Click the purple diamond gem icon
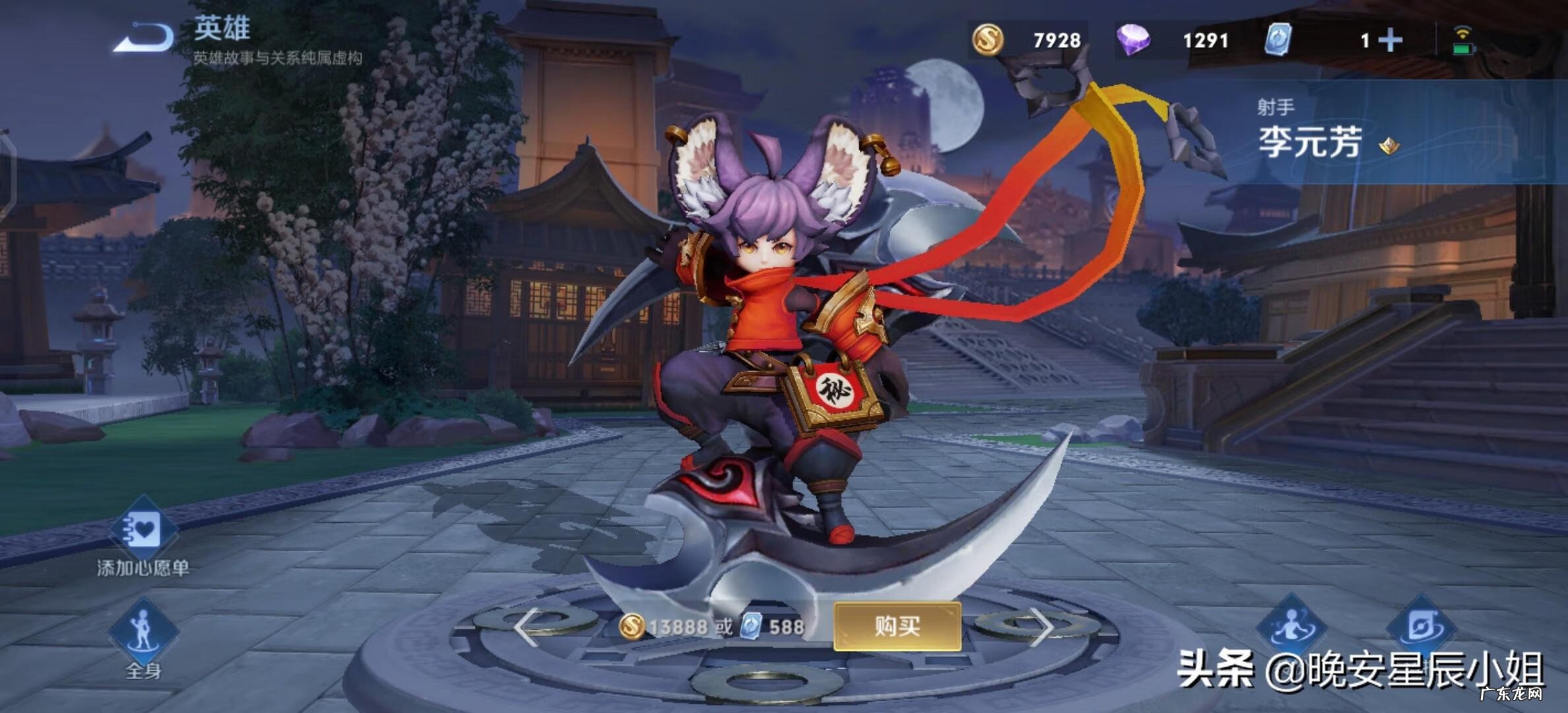1568x713 pixels. (x=1136, y=41)
